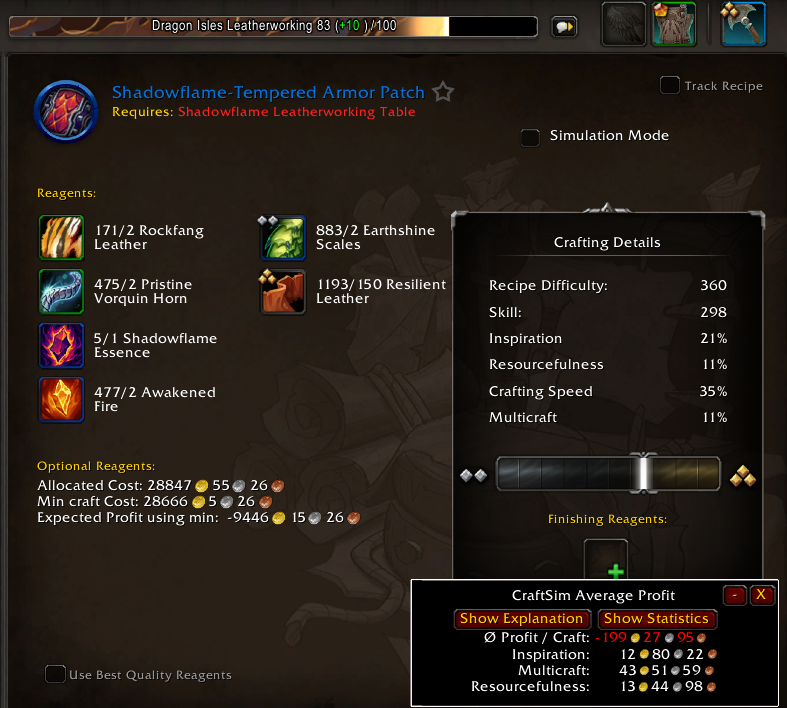
Task: Pick the Resilient Leather reagent slot
Action: (x=283, y=291)
